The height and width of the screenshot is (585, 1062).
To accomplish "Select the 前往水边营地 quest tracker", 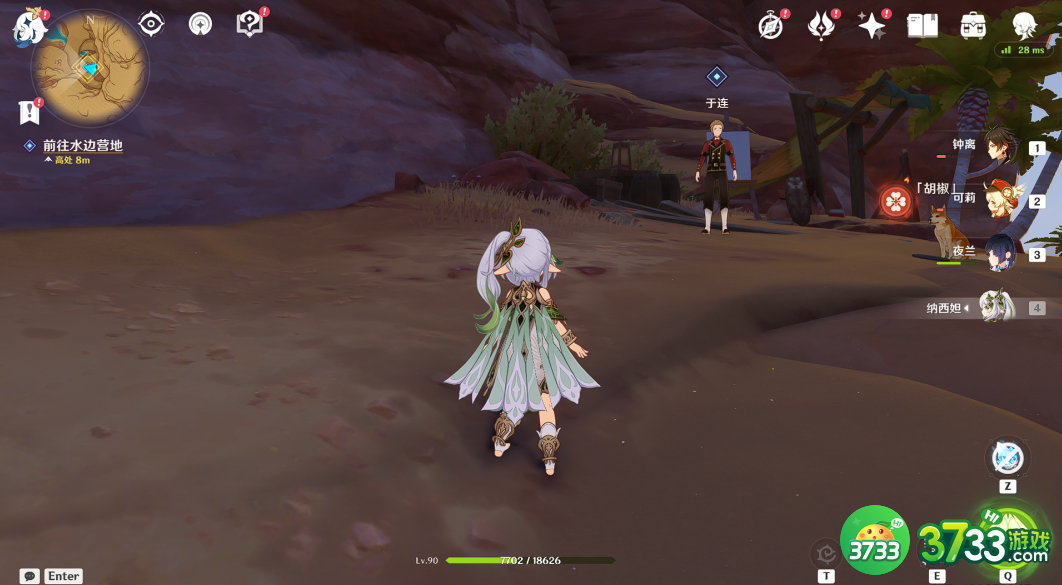I will 82,146.
